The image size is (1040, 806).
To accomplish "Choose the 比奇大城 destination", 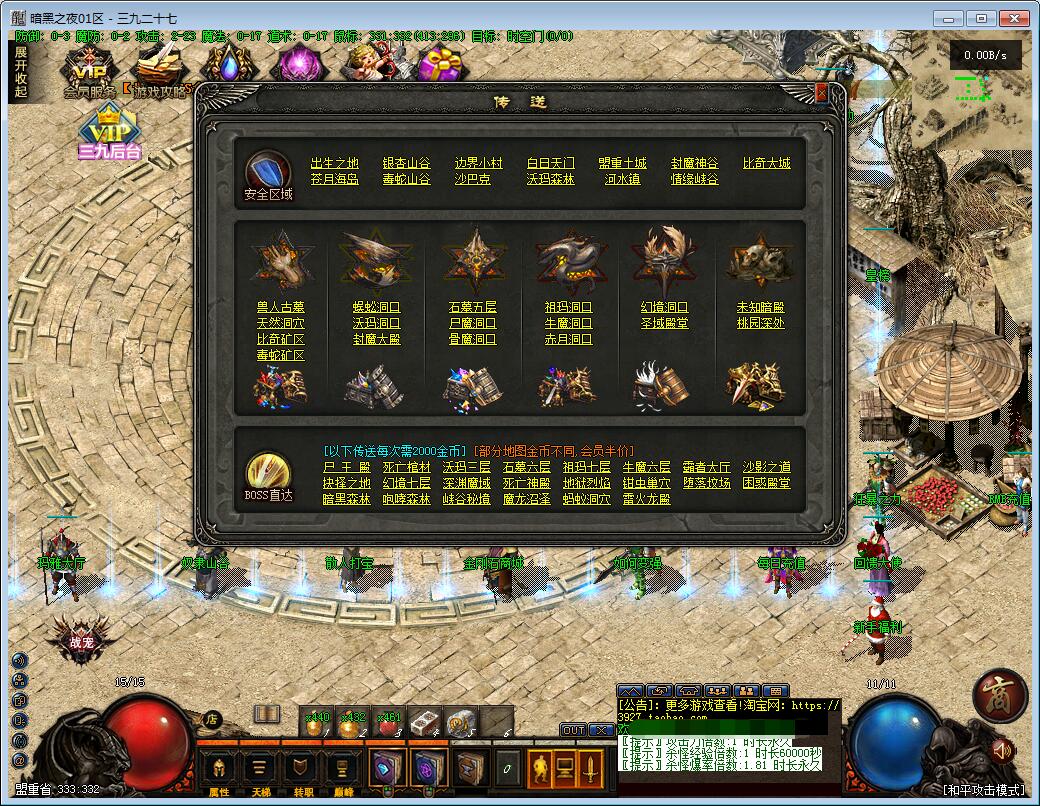I will [x=766, y=163].
